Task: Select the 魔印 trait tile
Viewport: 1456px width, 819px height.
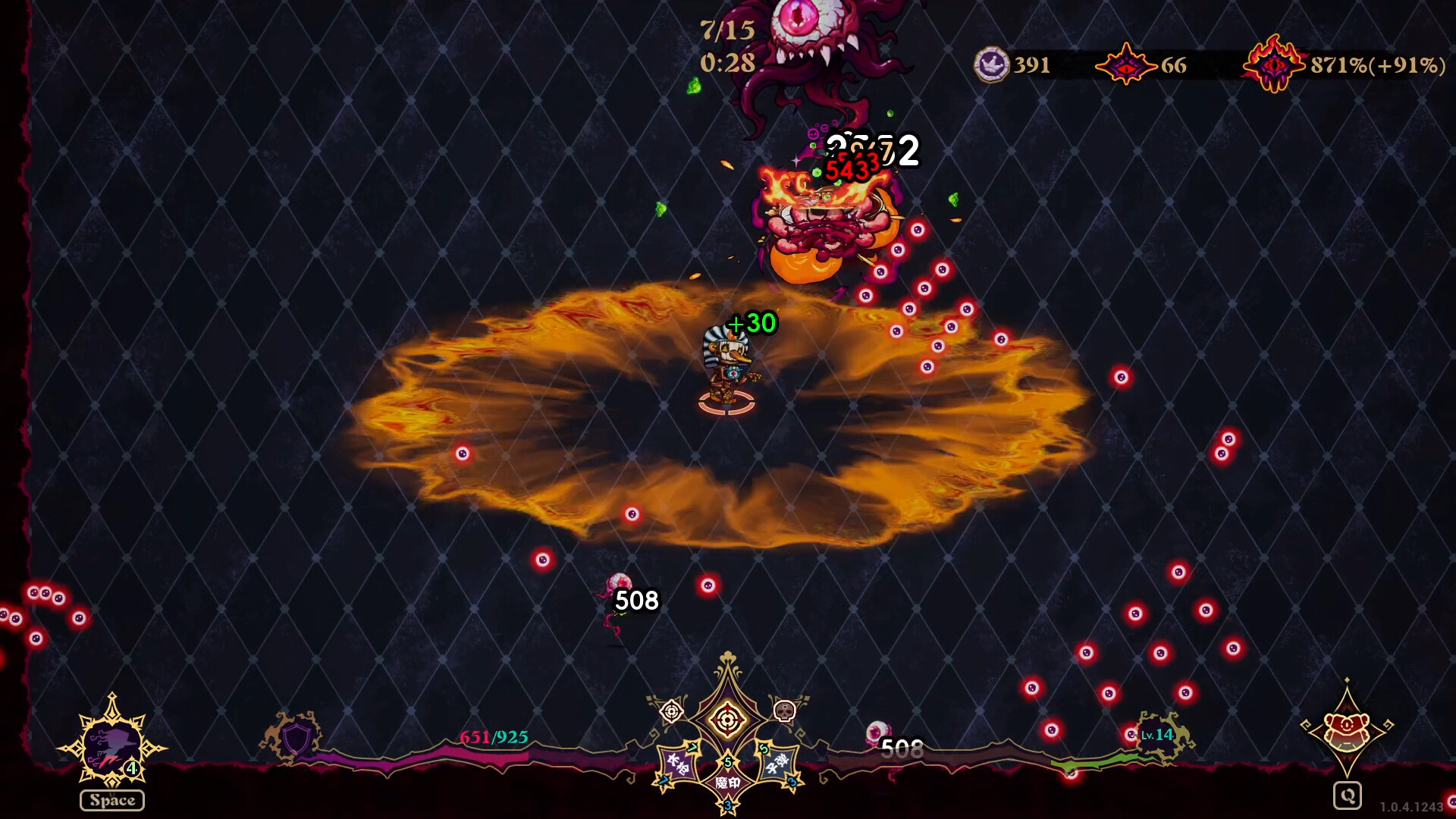Action: 727,782
